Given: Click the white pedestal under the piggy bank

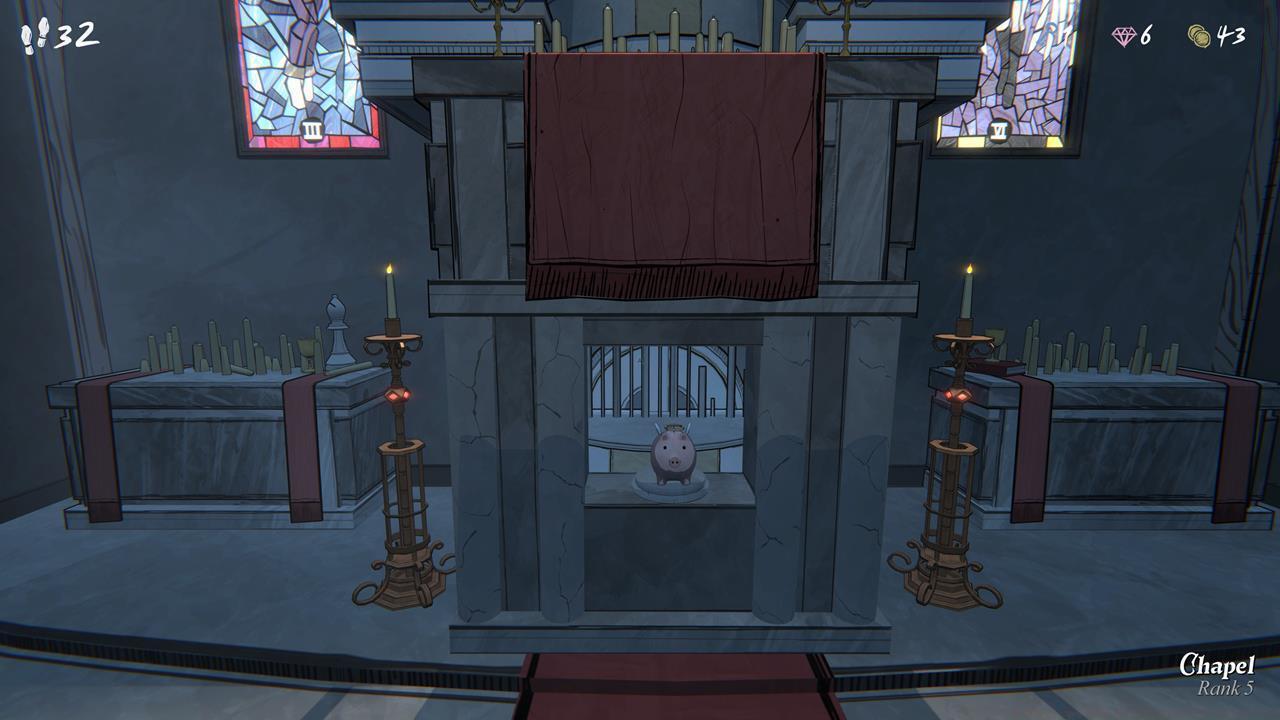Looking at the screenshot, I should [671, 491].
